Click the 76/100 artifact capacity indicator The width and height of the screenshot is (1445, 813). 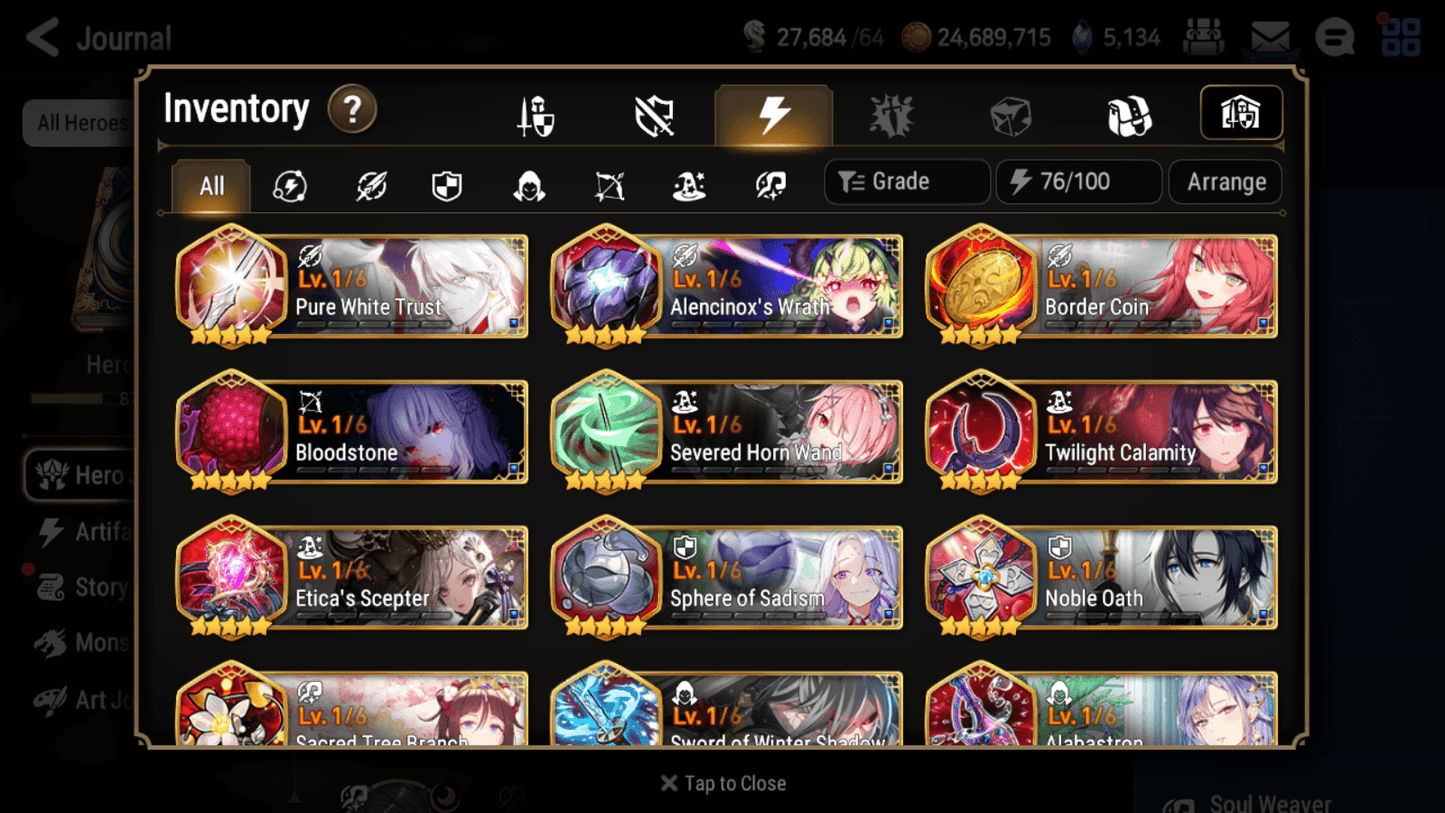(1078, 181)
